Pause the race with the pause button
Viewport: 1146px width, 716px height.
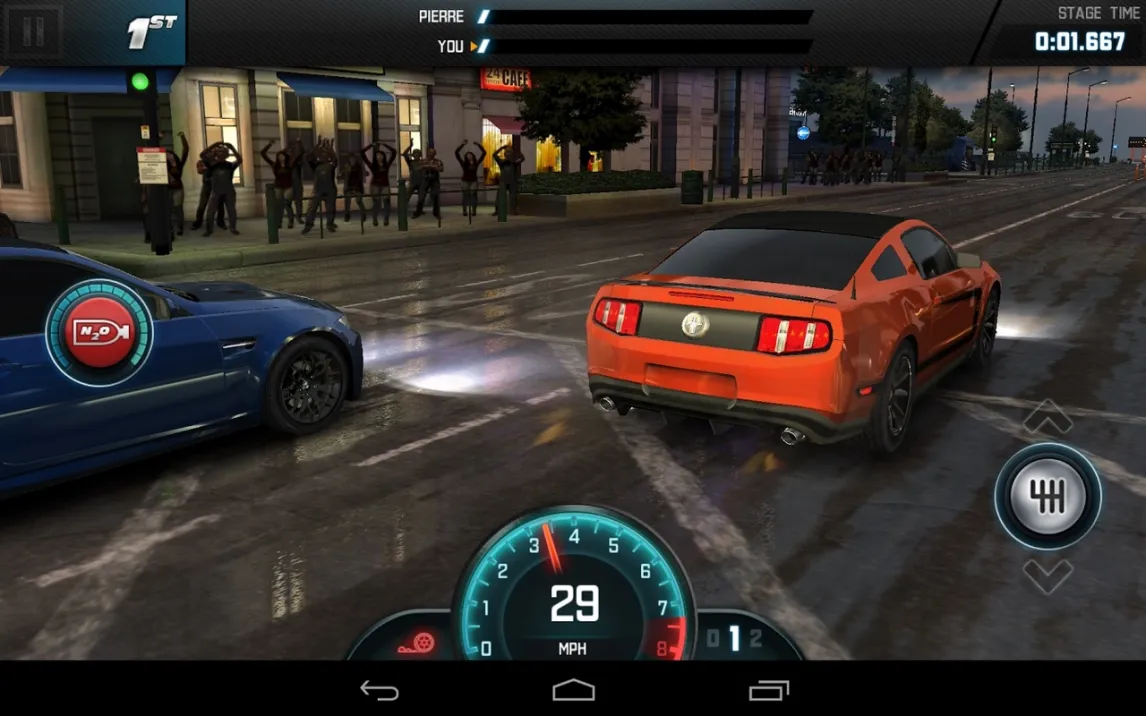(34, 32)
